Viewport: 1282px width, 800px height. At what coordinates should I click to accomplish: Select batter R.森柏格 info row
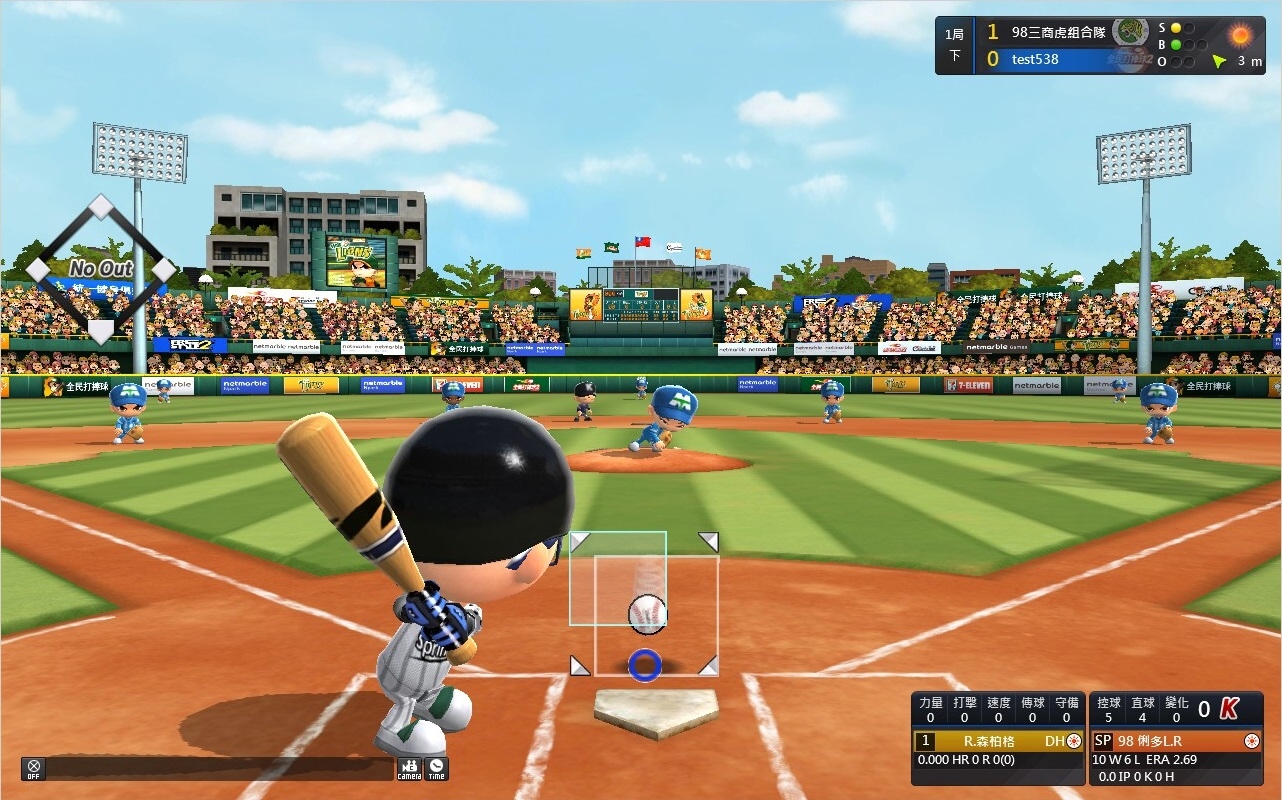997,741
